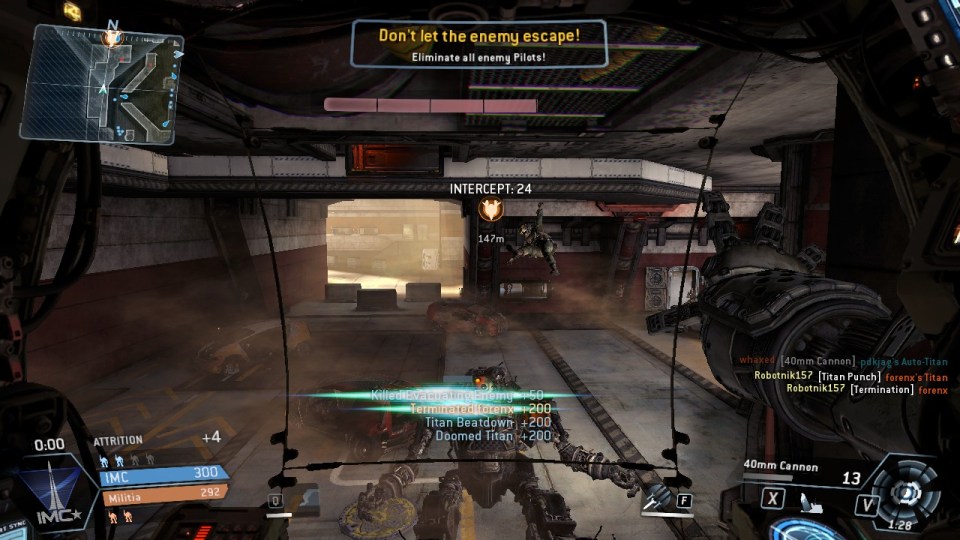Click the IMC faction emblem

click(x=49, y=492)
